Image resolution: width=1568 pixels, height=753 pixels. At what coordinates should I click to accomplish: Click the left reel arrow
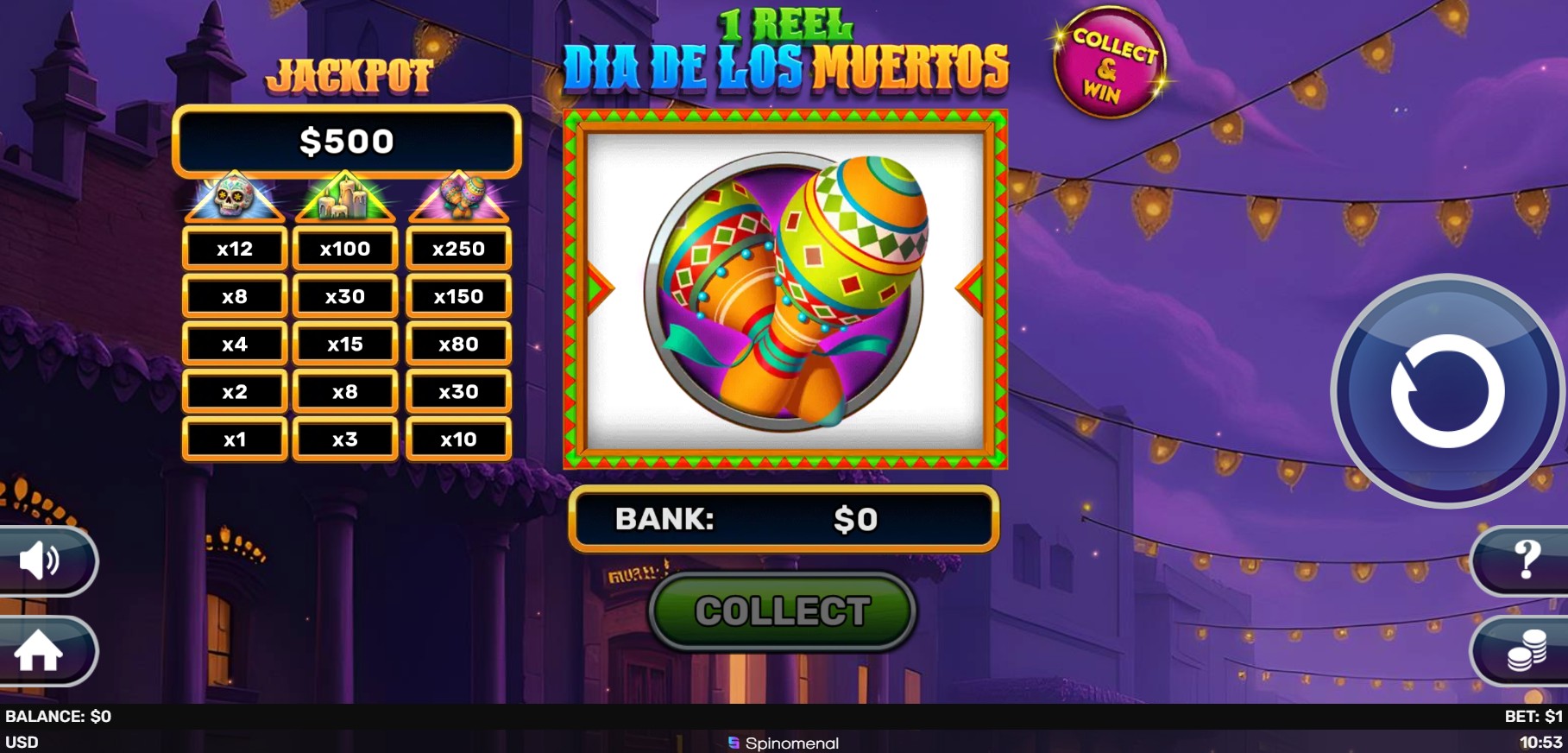point(594,285)
